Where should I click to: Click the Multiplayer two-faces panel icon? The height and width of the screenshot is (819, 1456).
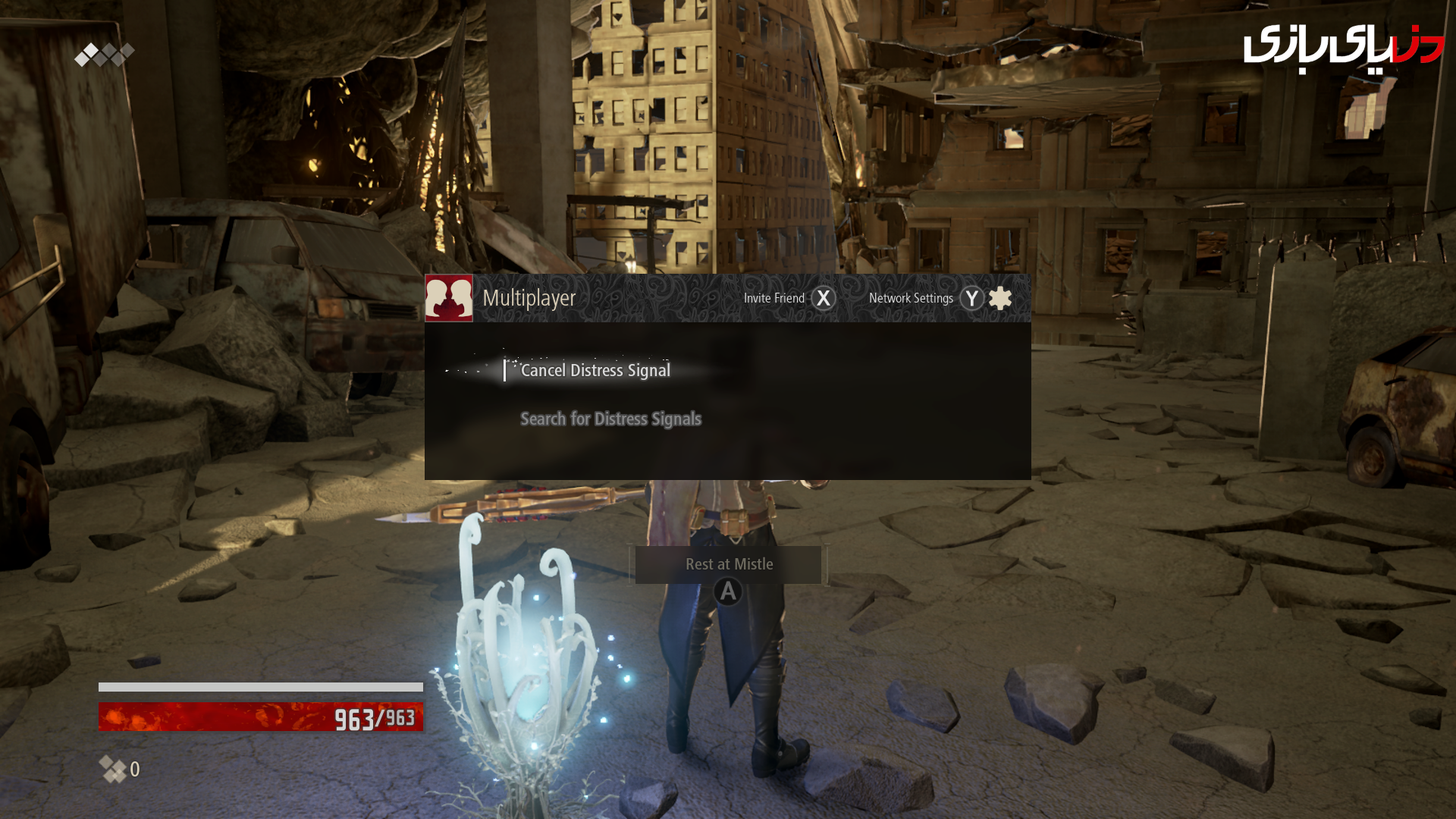coord(449,297)
